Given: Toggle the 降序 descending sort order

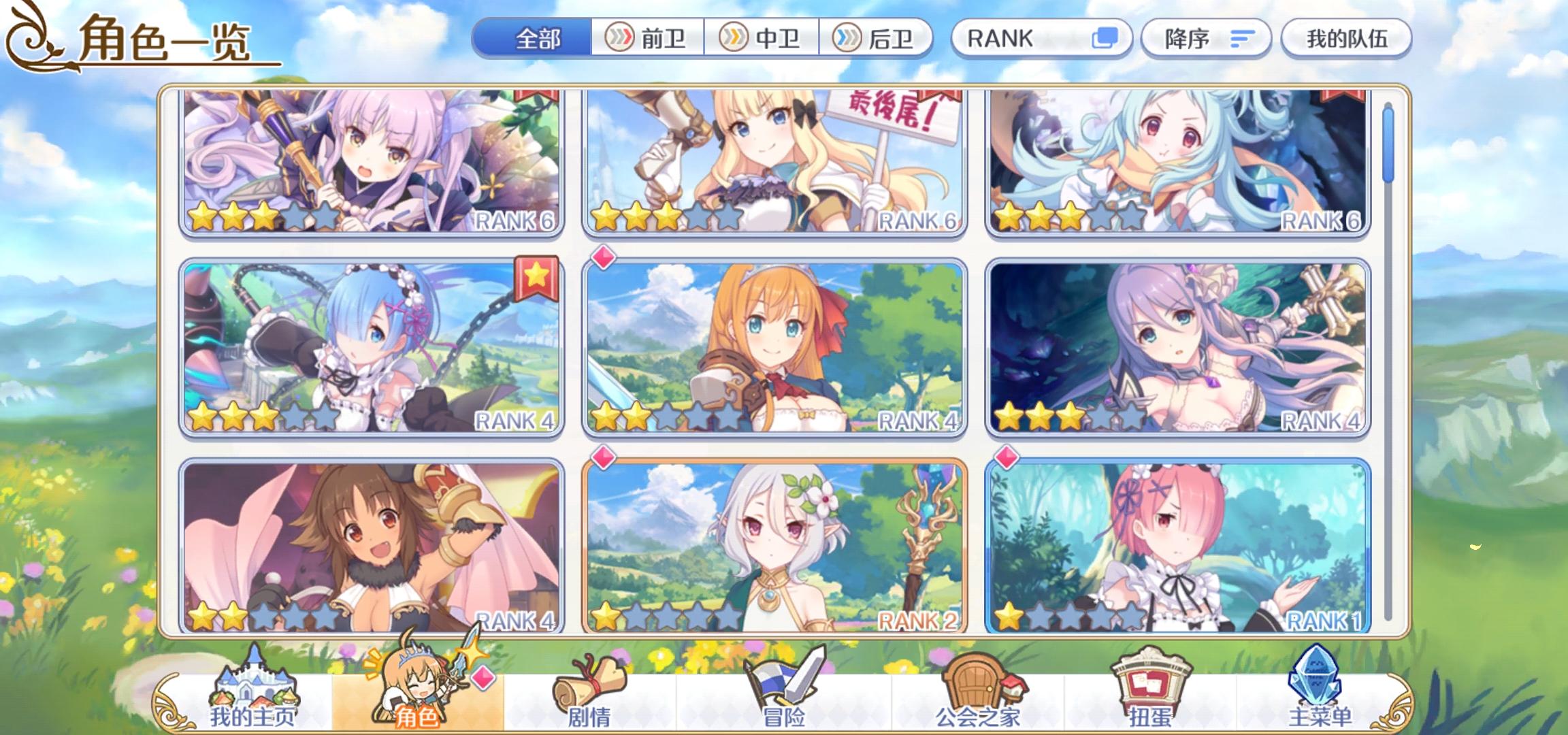Looking at the screenshot, I should pos(1206,39).
